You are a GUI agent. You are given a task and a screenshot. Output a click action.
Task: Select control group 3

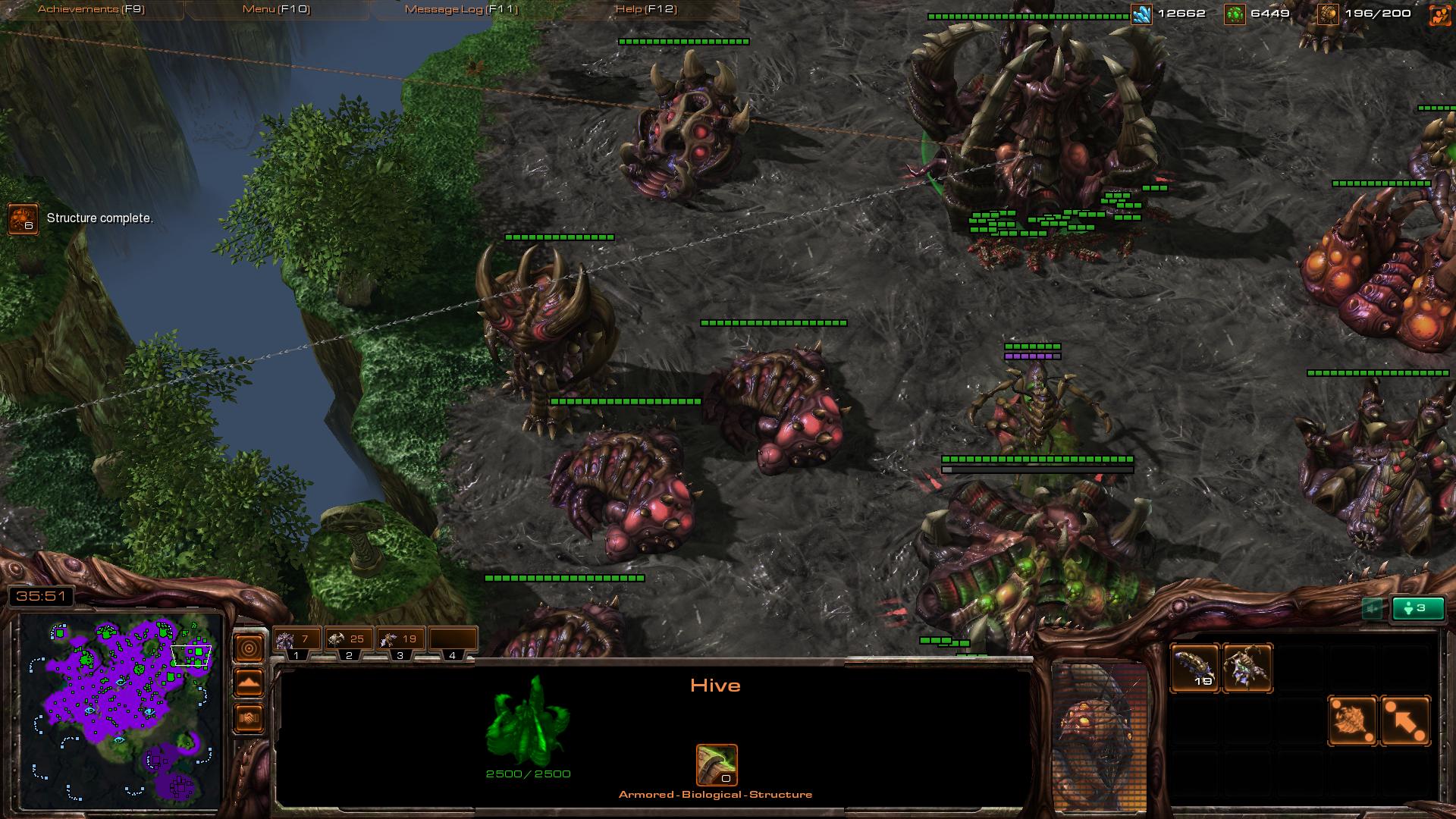click(400, 641)
